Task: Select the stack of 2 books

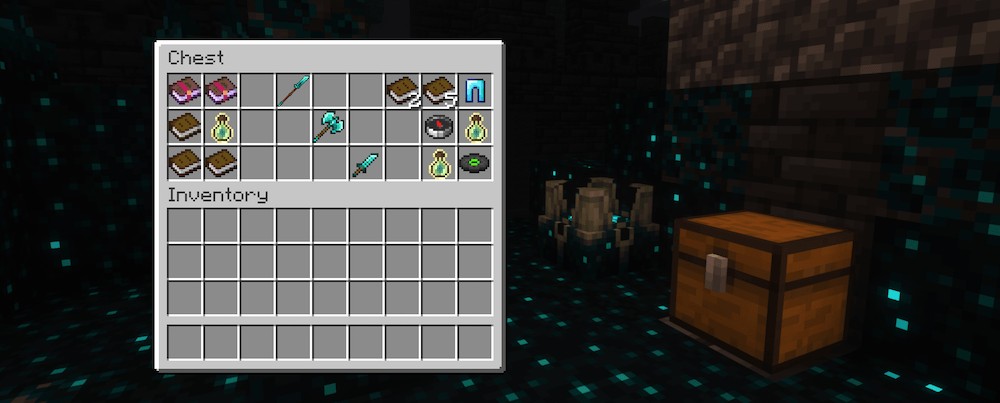Action: pyautogui.click(x=403, y=91)
